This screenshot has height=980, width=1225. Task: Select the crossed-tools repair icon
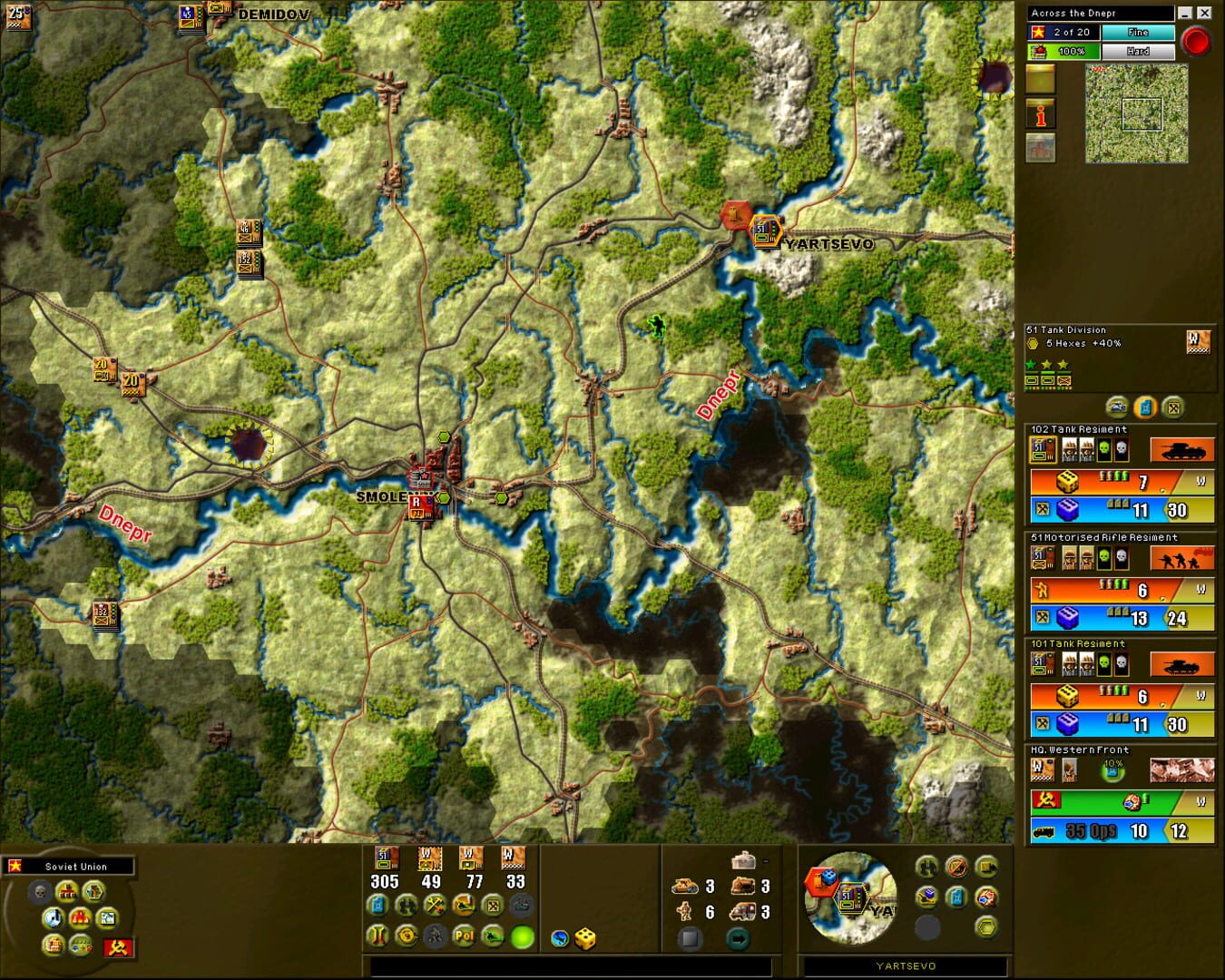(x=434, y=905)
